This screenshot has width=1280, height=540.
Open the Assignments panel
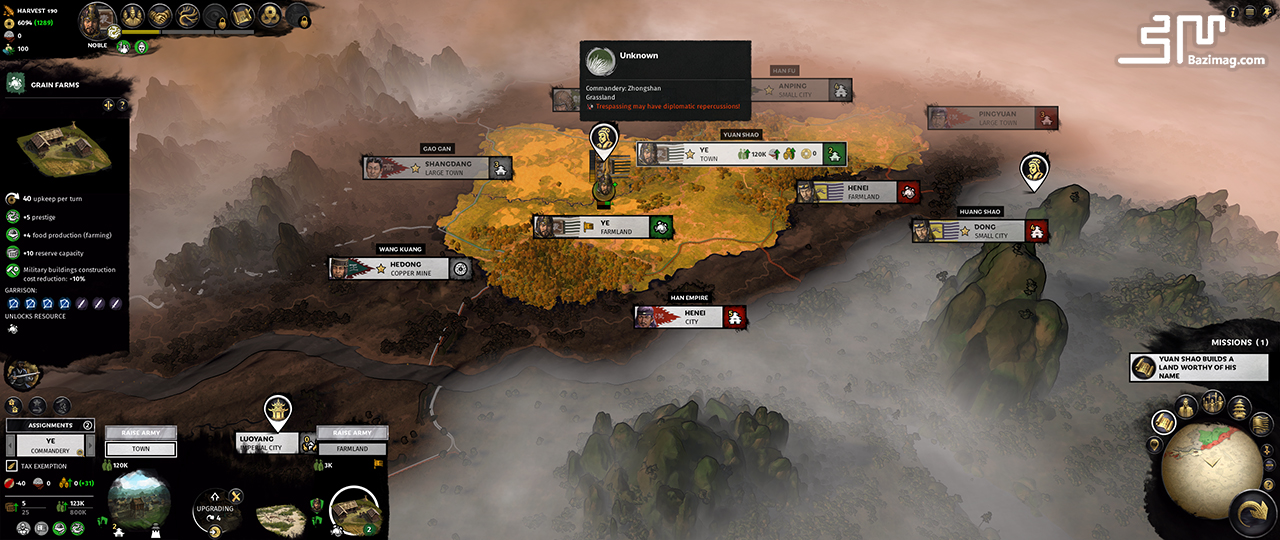tap(52, 425)
